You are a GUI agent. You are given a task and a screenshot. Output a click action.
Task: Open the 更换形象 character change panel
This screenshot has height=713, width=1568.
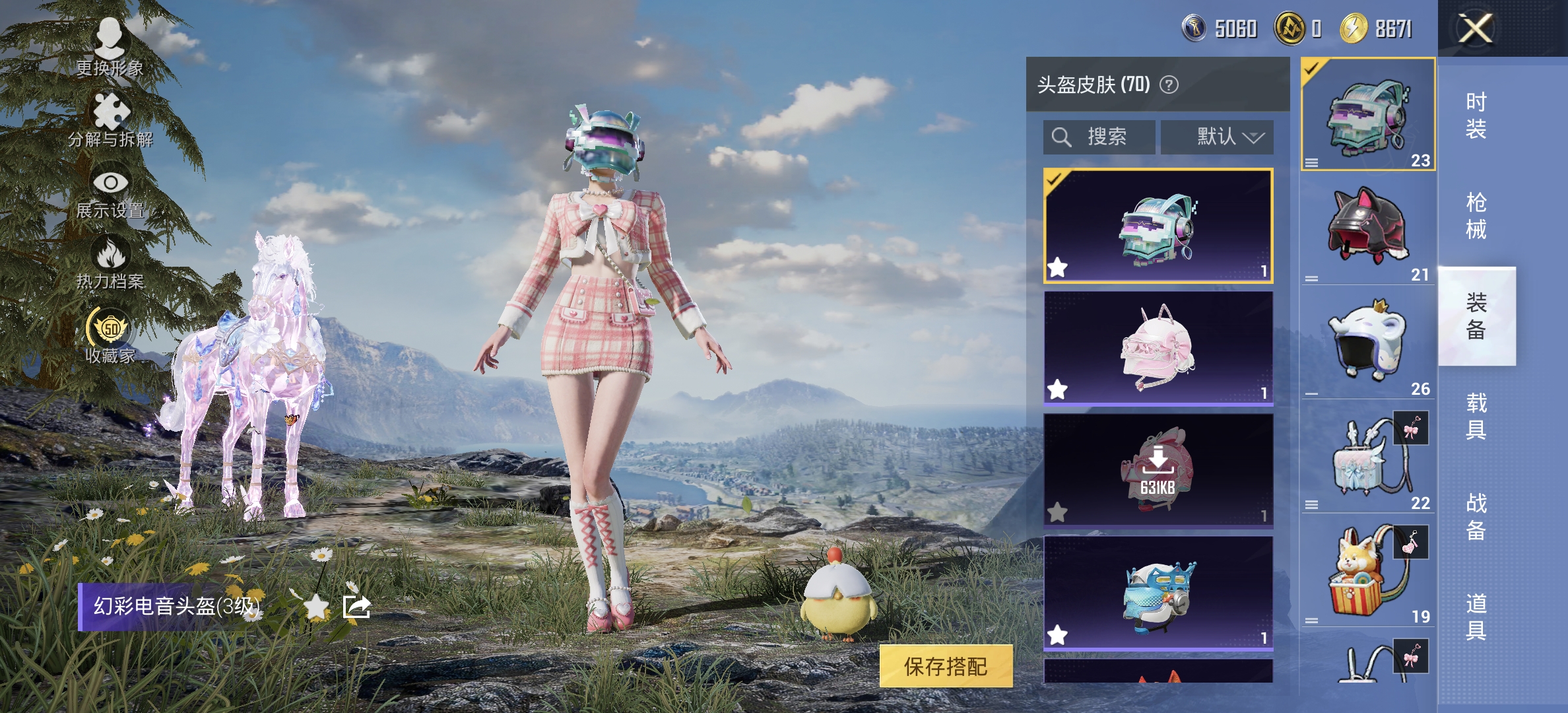tap(110, 42)
